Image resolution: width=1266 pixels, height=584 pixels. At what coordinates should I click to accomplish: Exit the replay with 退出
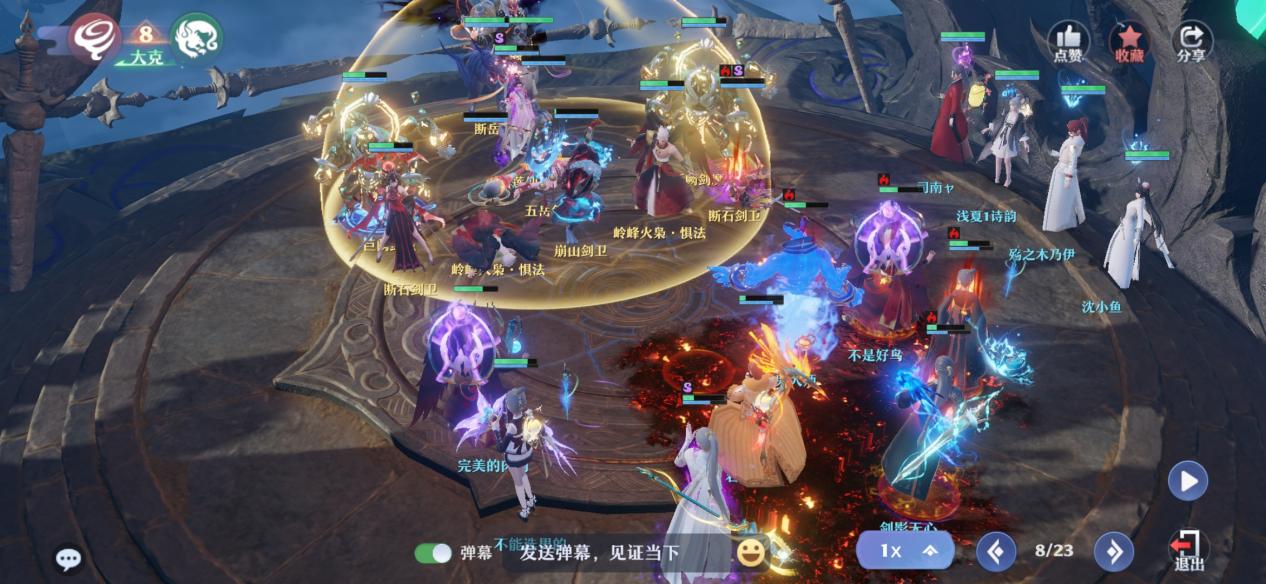pyautogui.click(x=1188, y=550)
